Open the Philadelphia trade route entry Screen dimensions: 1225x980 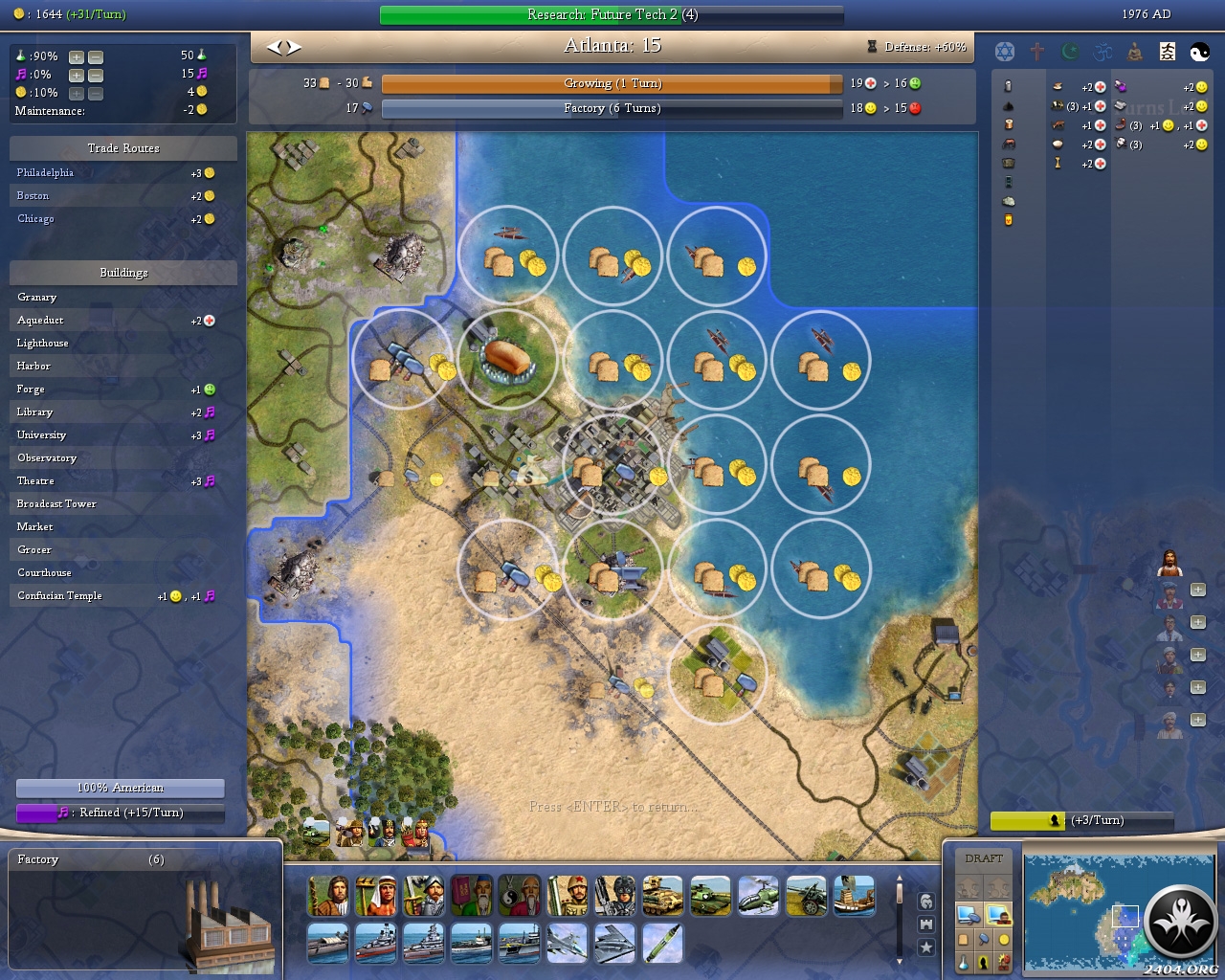pyautogui.click(x=45, y=173)
